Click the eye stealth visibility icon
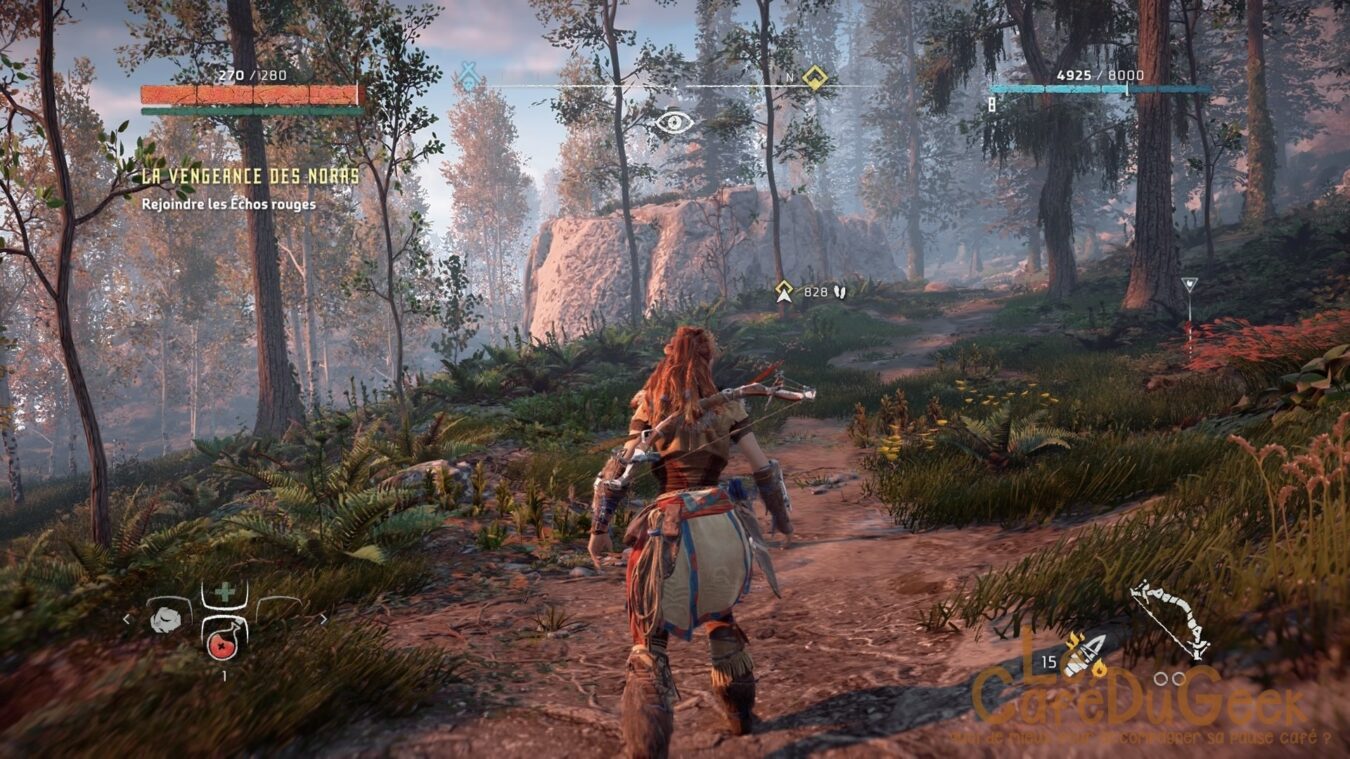1350x759 pixels. click(x=674, y=123)
